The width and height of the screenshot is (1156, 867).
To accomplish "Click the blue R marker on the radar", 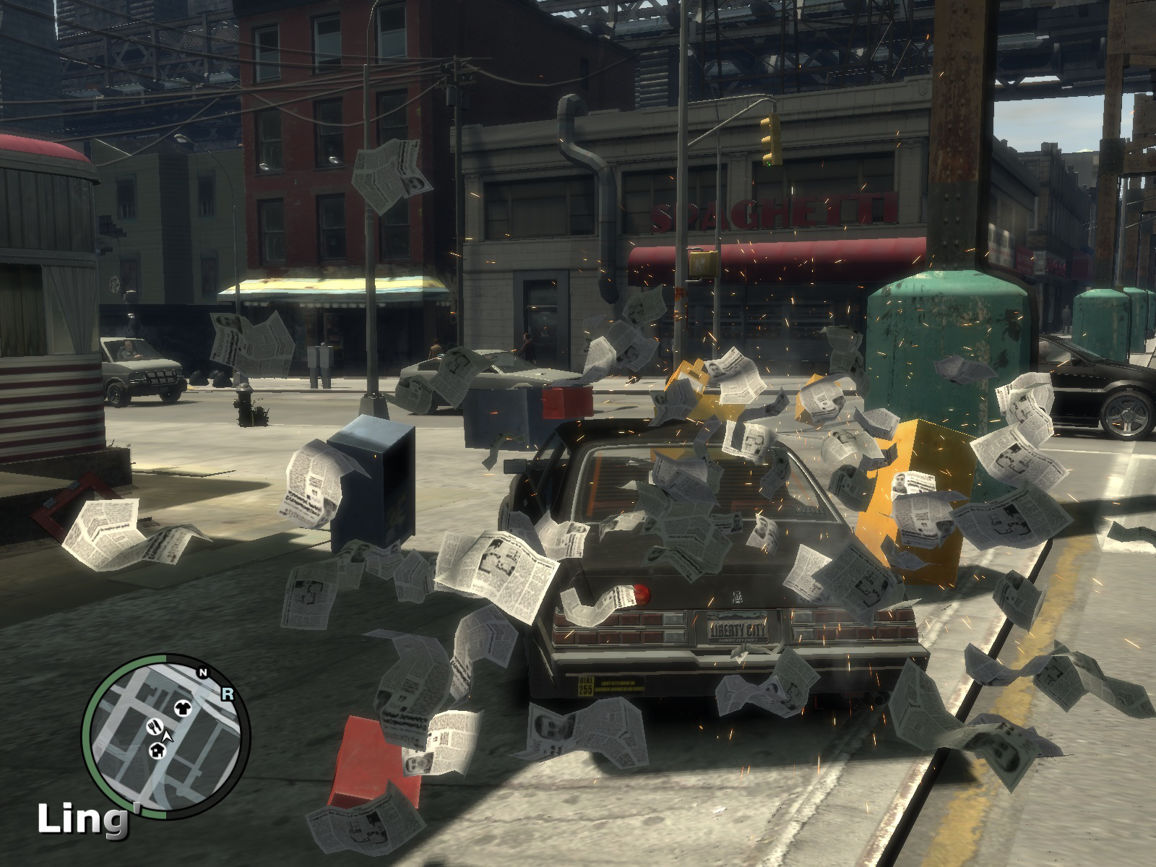I will (x=227, y=692).
